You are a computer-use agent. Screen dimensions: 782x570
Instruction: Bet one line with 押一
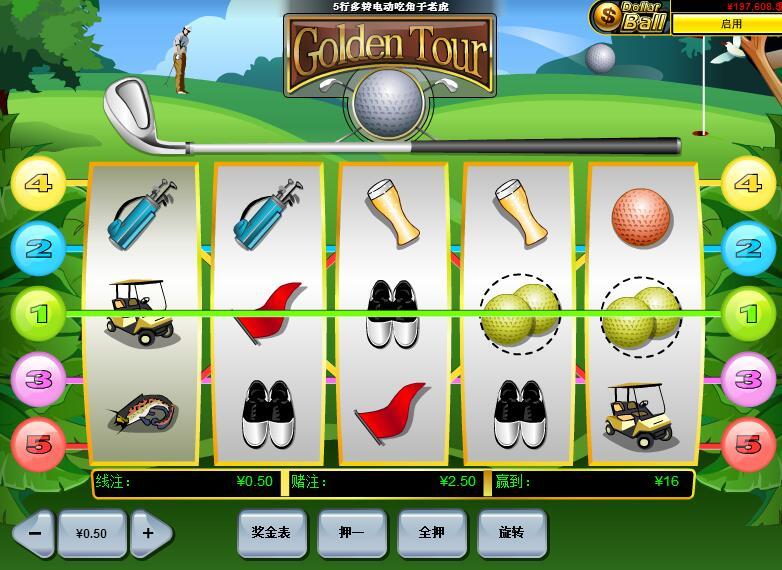(351, 532)
